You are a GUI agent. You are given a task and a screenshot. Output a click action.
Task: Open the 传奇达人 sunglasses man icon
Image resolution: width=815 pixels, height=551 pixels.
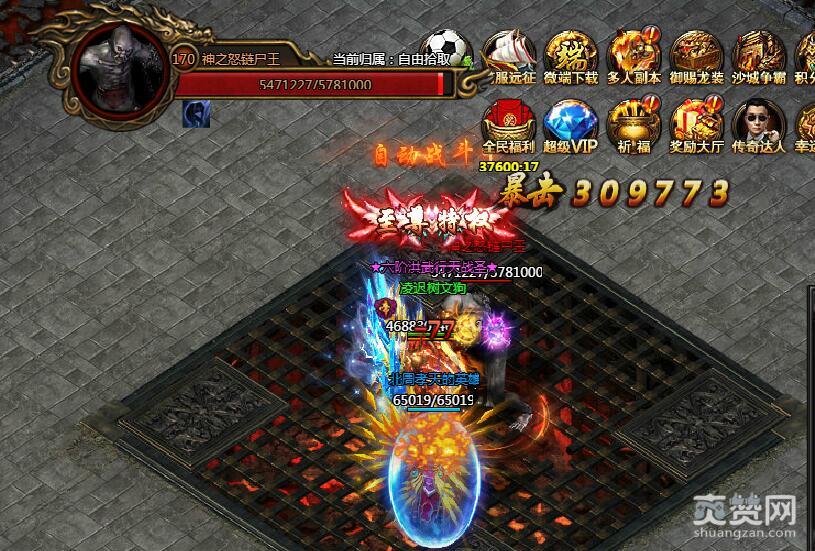click(758, 124)
